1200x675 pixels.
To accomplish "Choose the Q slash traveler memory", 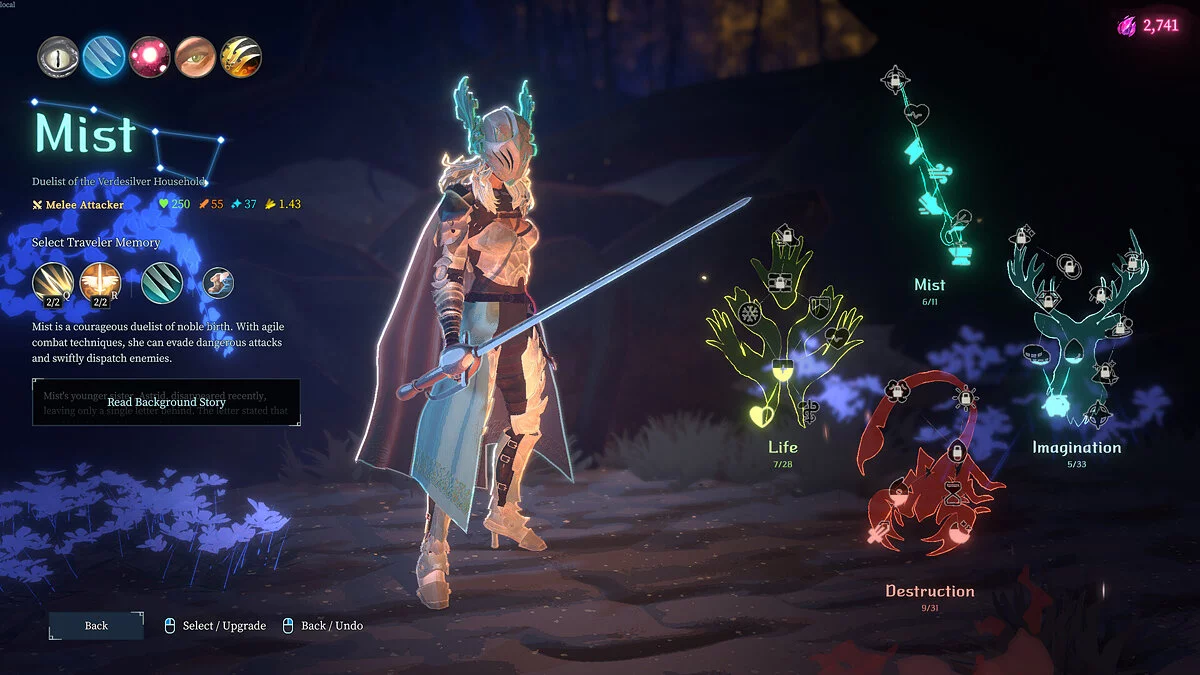I will pyautogui.click(x=52, y=282).
